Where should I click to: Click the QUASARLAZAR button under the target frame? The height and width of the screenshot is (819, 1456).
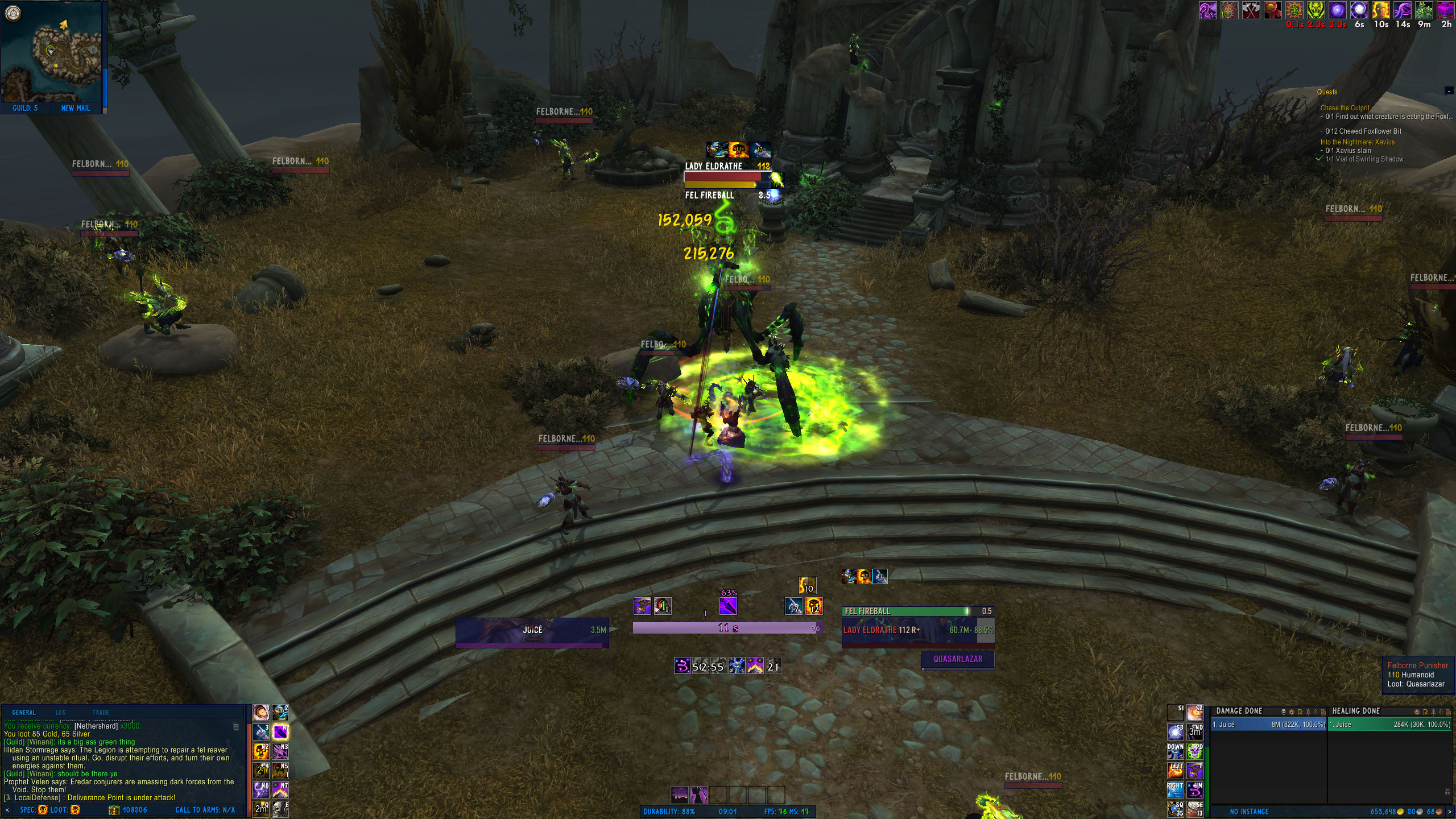click(957, 659)
